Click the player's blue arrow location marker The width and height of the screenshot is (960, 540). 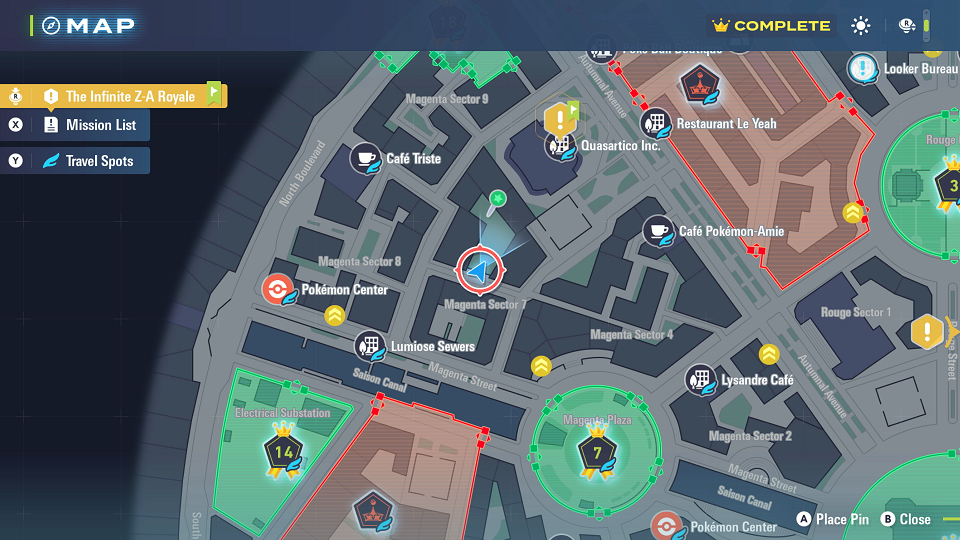coord(481,270)
